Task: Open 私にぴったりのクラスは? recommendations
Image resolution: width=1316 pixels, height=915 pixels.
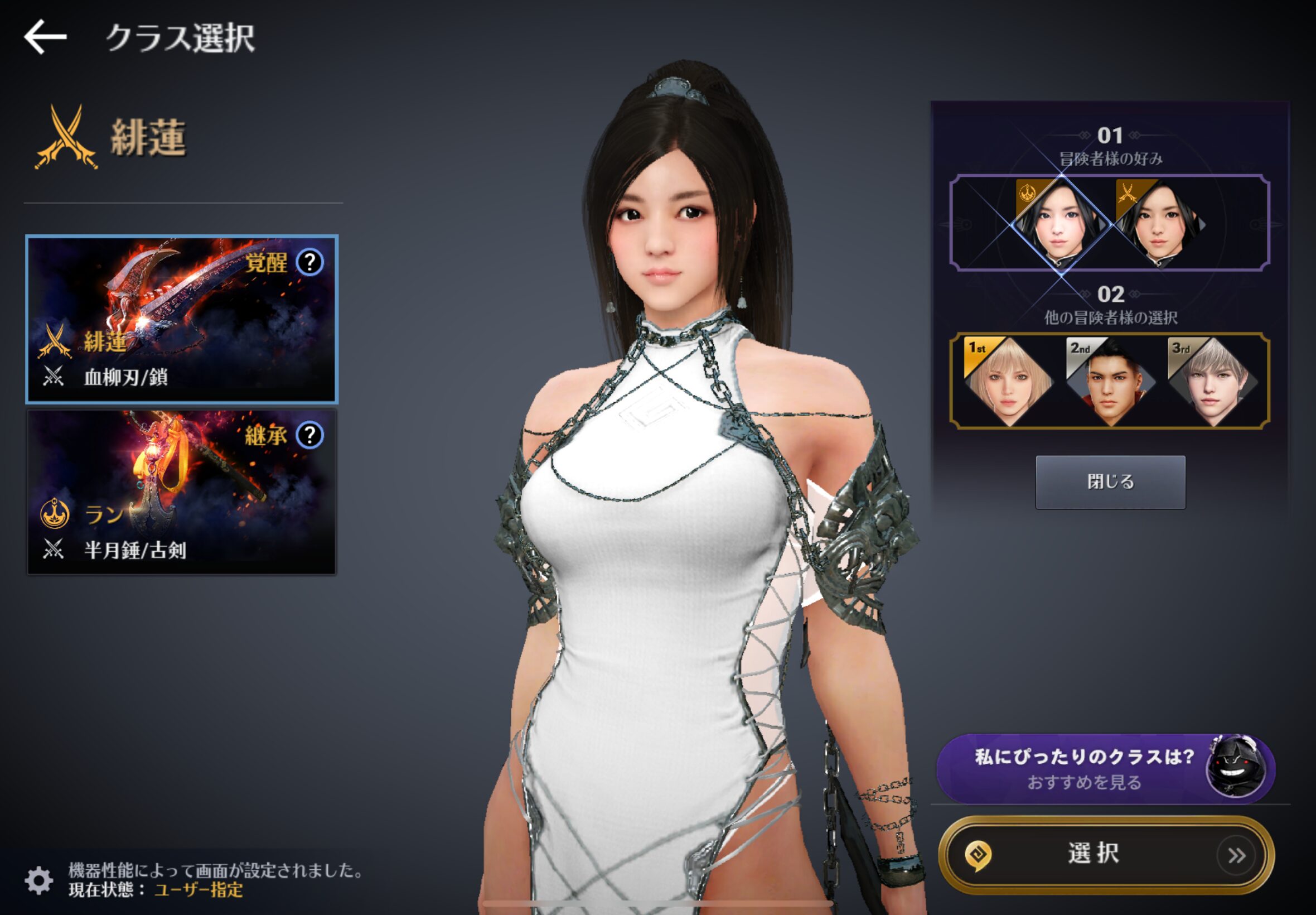Action: click(1105, 769)
